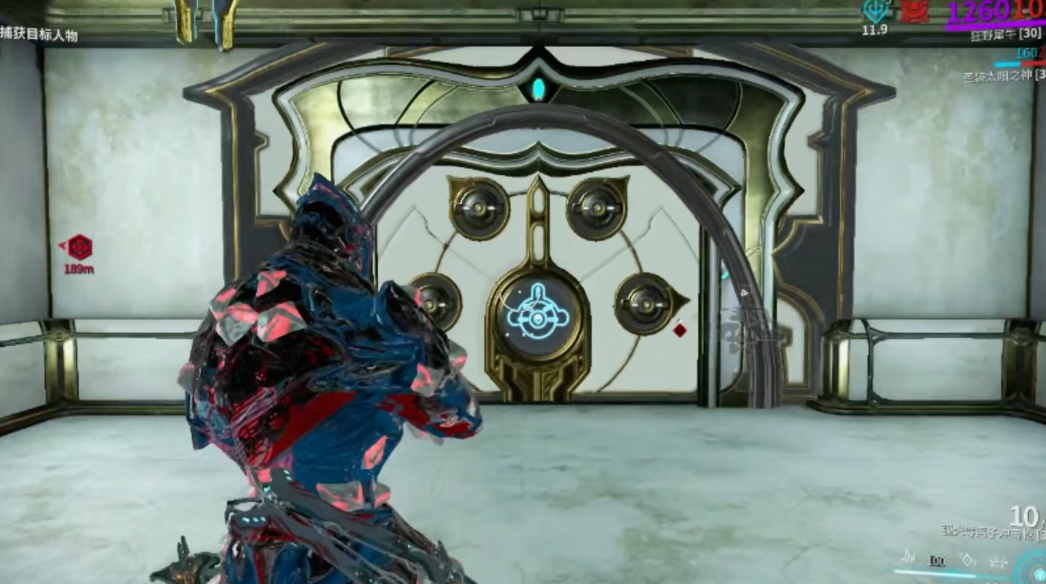Click the cyan shield buff icon
Viewport: 1046px width, 584px height.
tap(876, 11)
